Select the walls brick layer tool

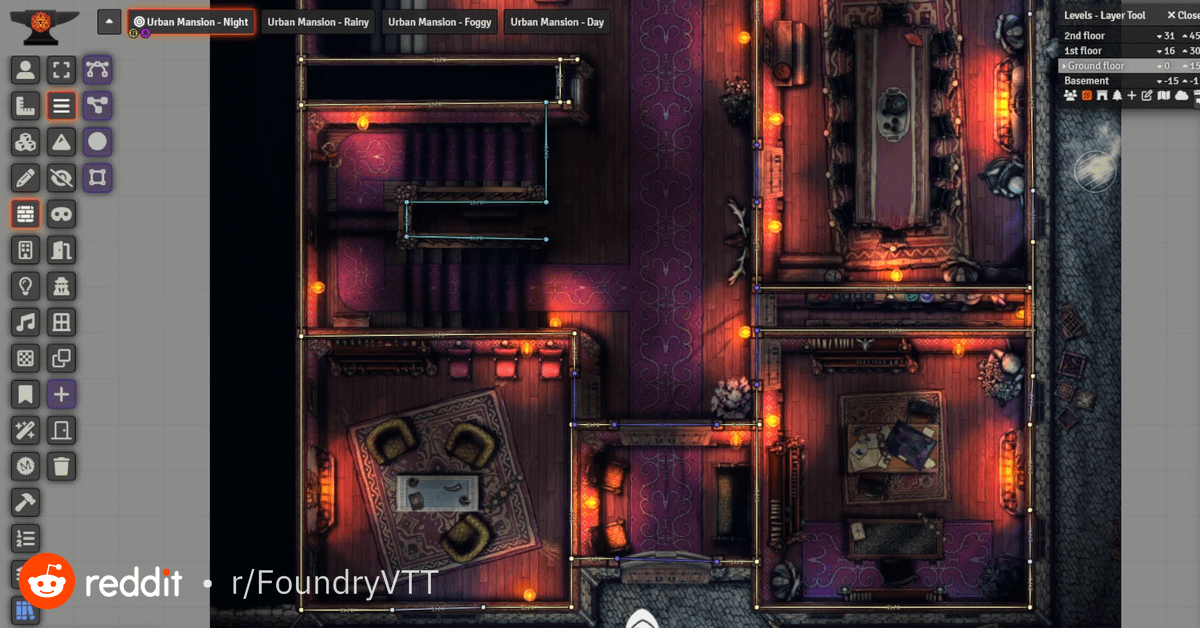pos(25,214)
